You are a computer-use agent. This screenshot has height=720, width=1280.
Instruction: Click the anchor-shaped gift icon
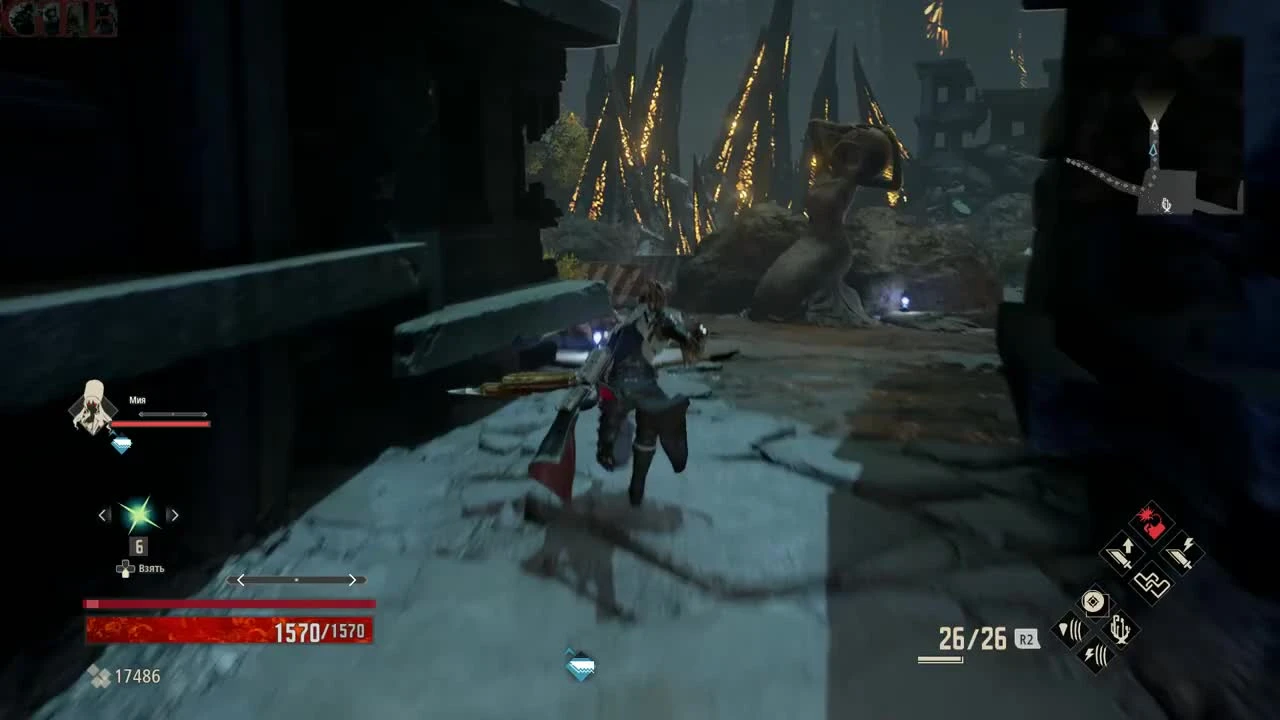[1120, 630]
